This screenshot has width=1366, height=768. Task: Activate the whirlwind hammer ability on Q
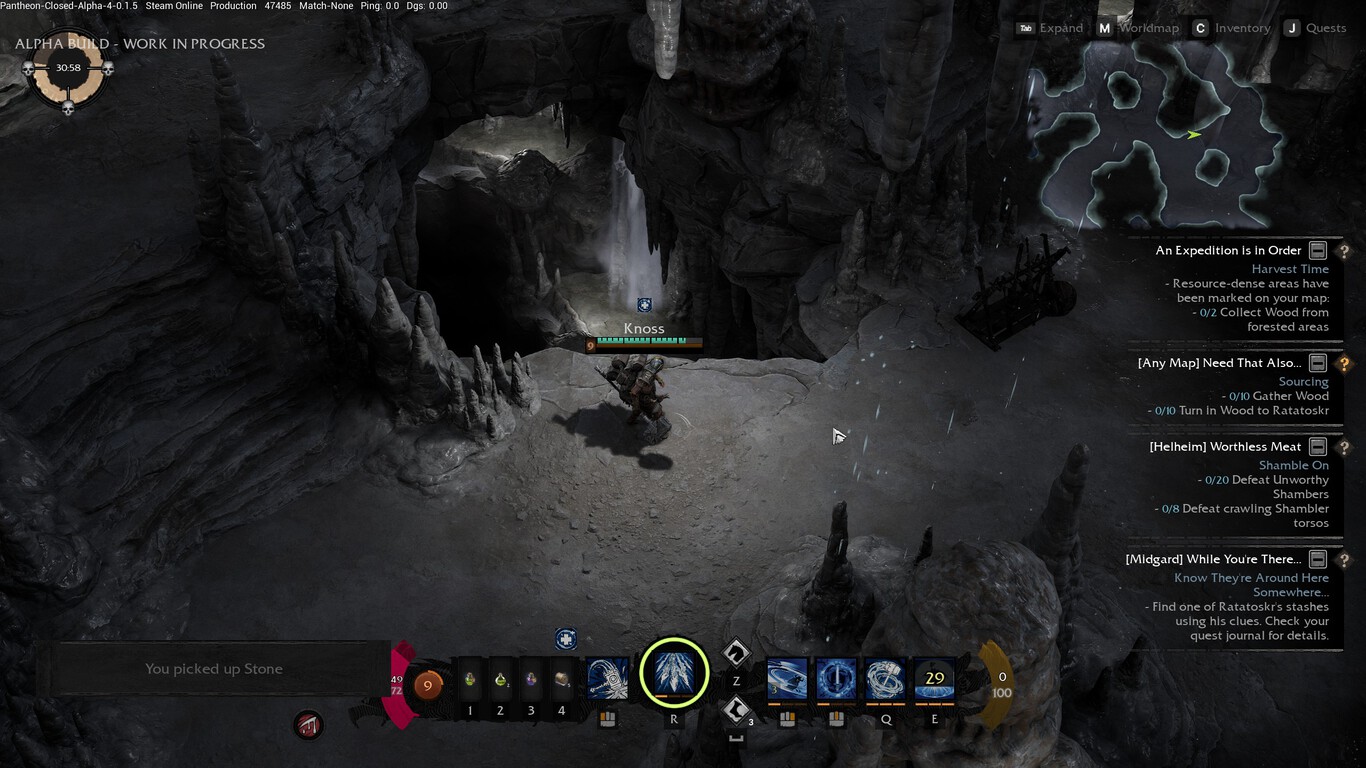pos(885,679)
